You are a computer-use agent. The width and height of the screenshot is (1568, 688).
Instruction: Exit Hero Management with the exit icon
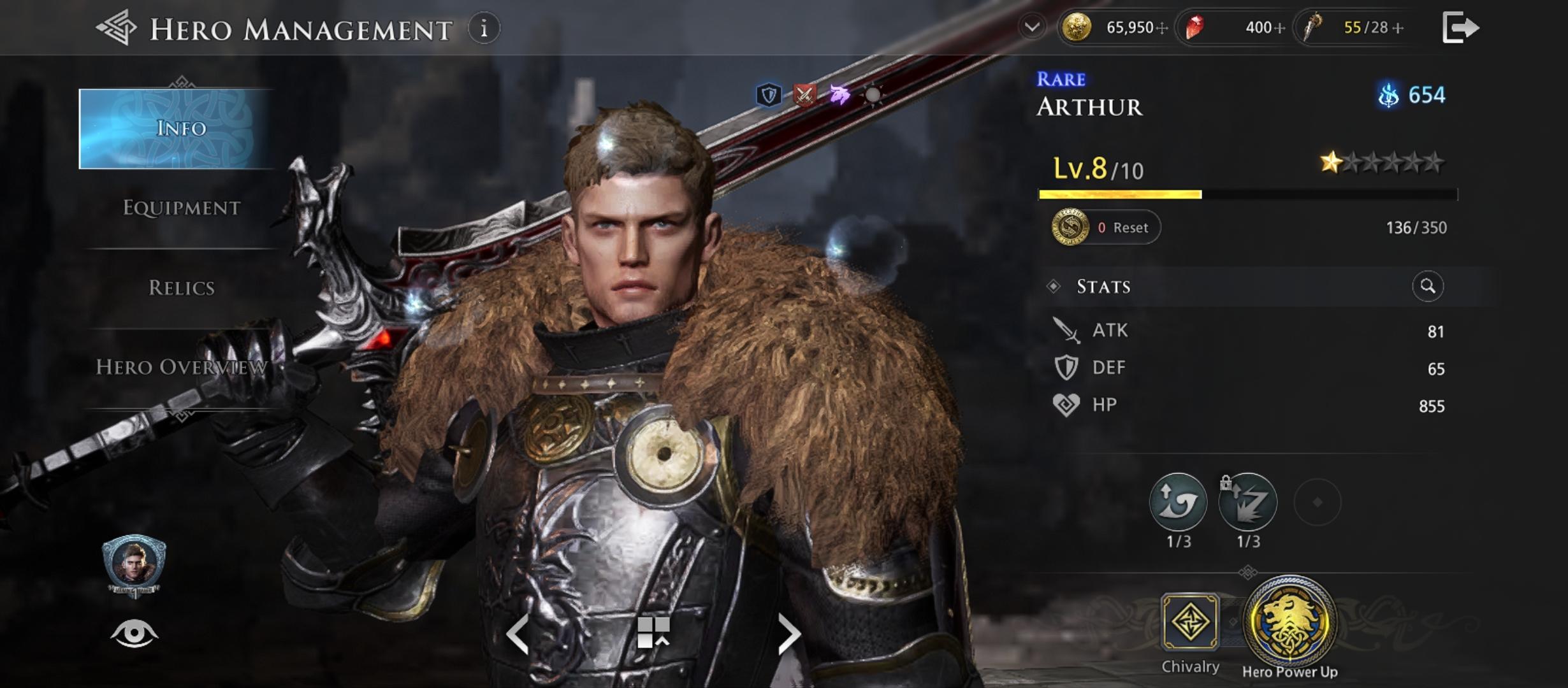click(1460, 28)
